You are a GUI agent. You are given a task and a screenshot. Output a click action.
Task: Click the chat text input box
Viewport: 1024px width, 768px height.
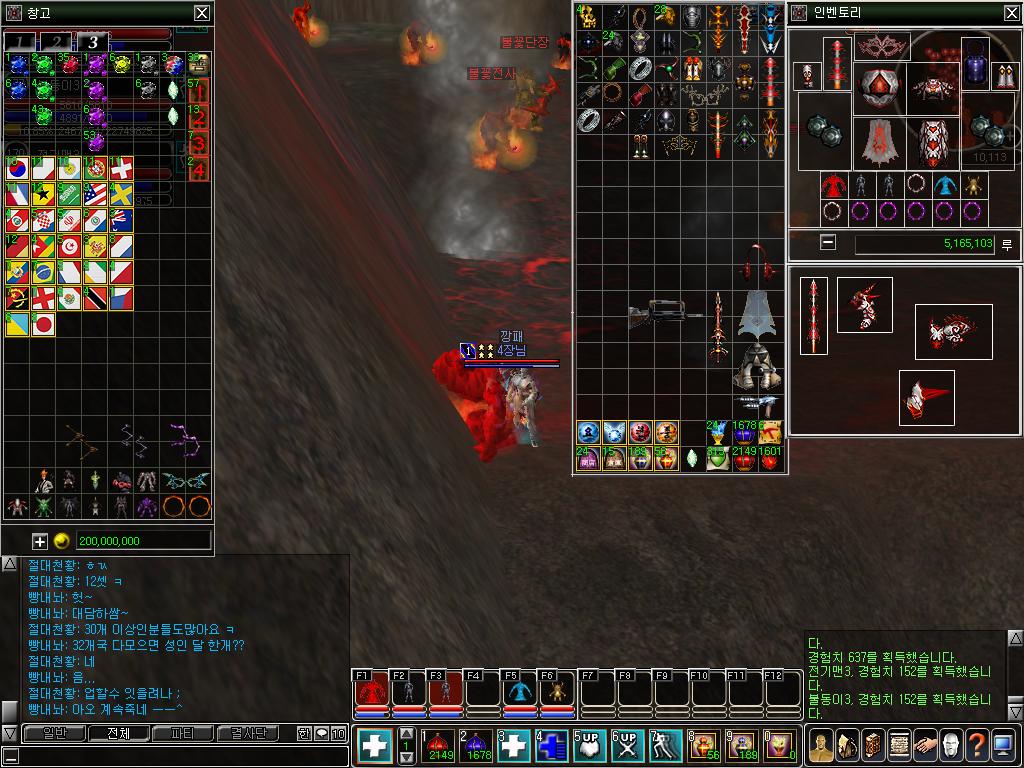point(175,756)
